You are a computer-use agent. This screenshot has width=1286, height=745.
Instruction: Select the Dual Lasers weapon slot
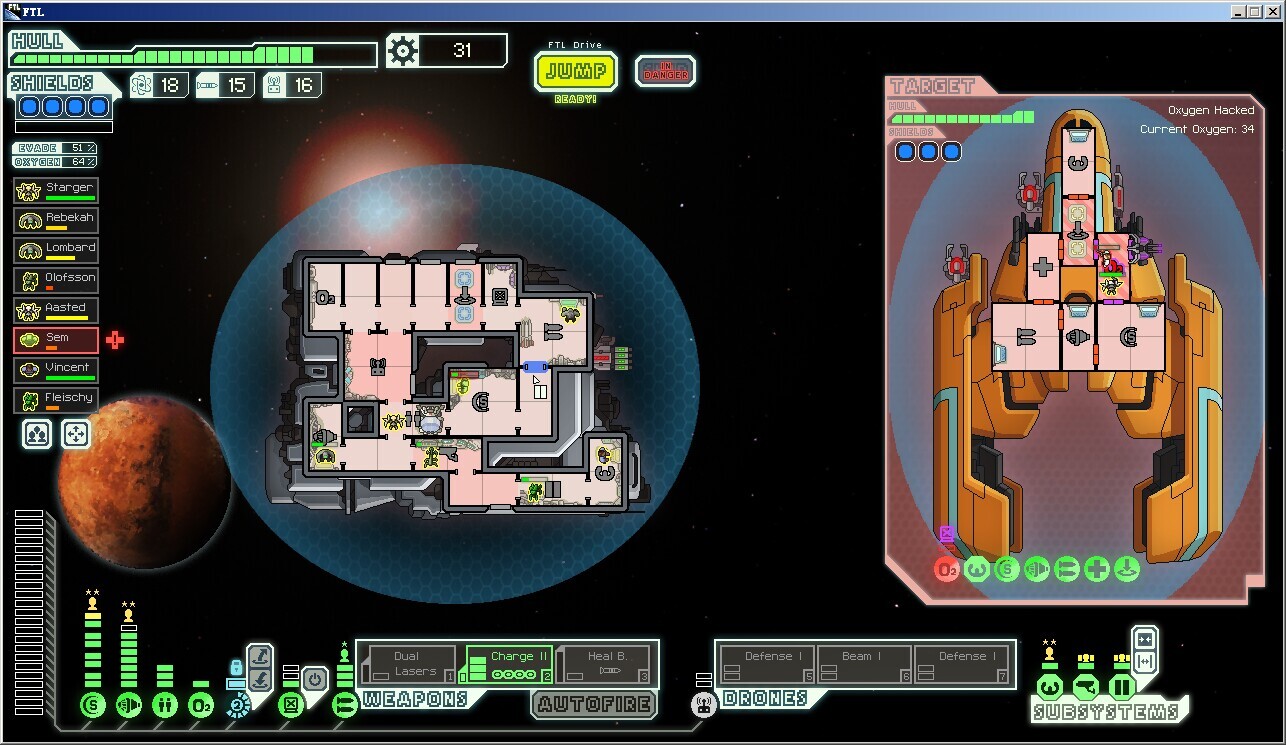(x=408, y=664)
